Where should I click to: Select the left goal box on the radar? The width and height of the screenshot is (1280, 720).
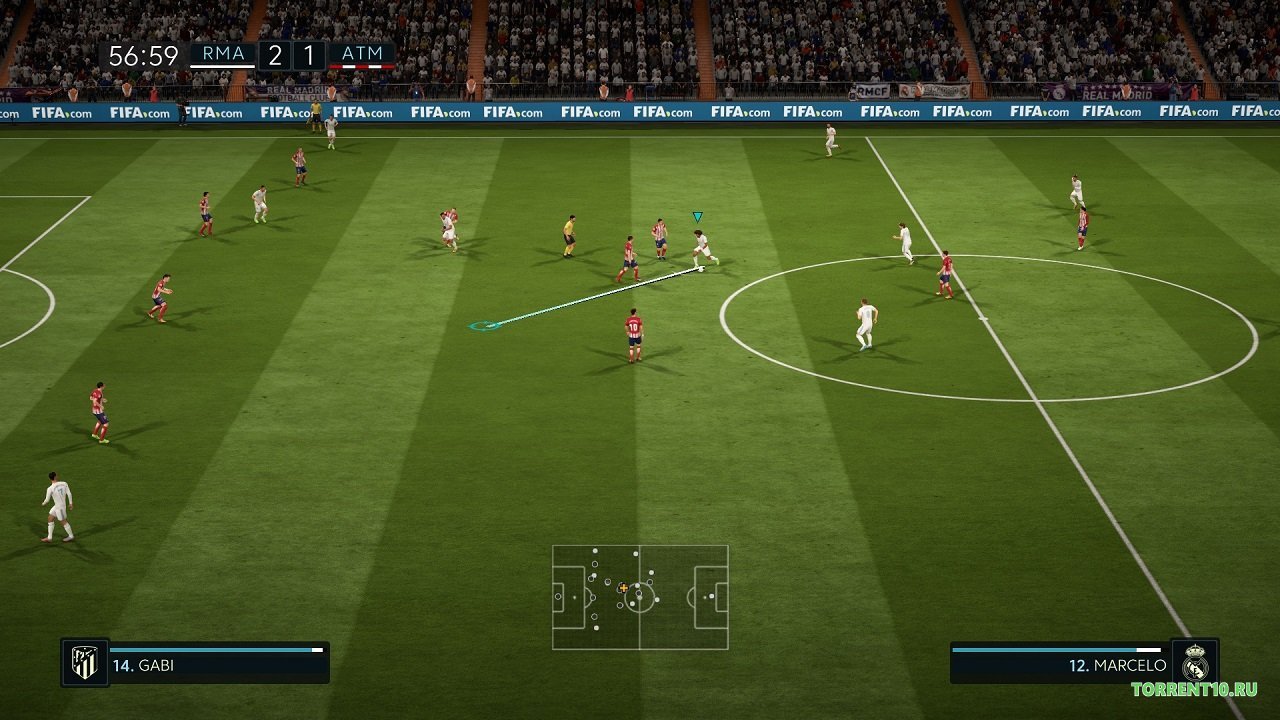coord(557,596)
